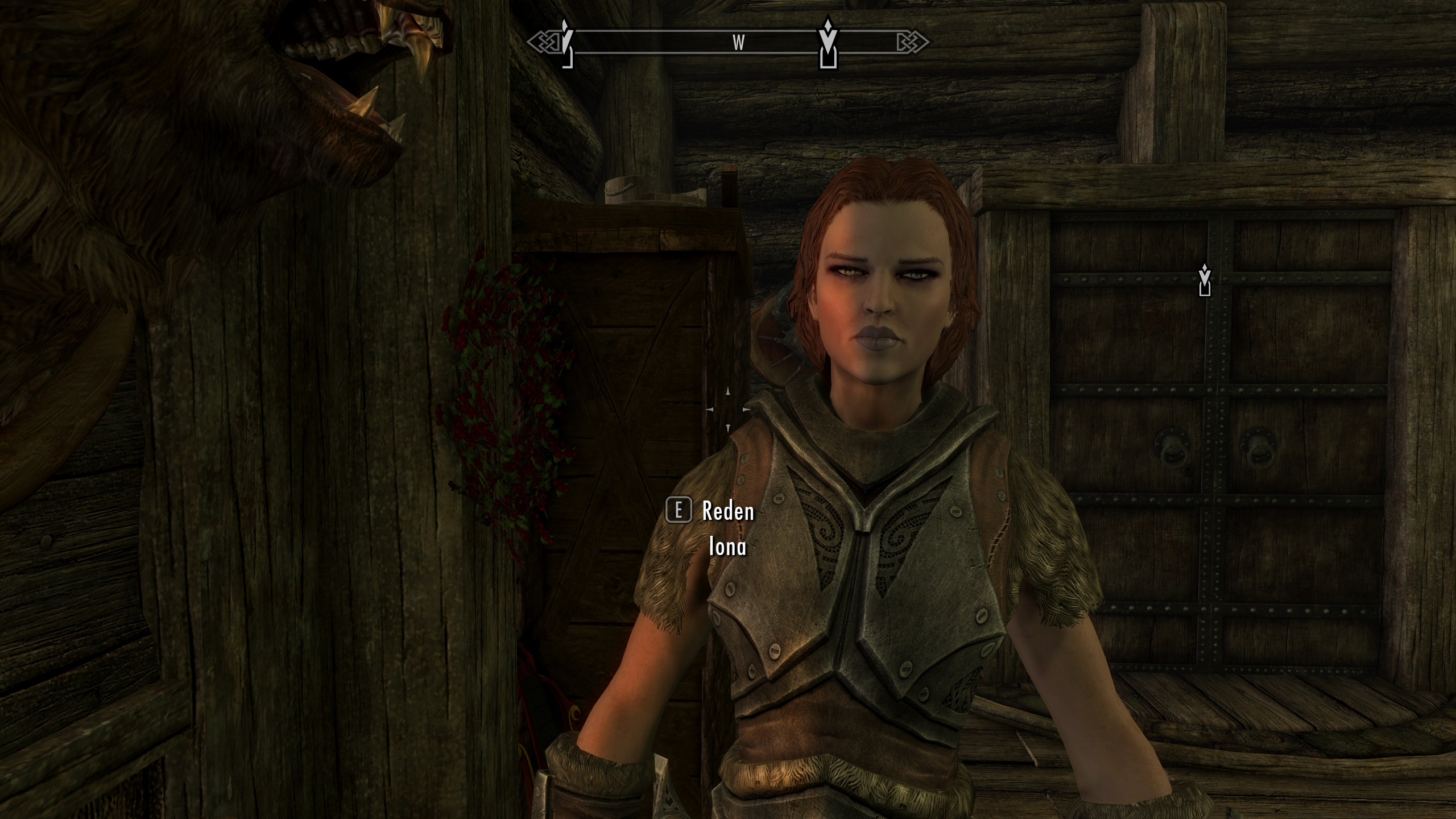Select the central quest objective marker above compass
This screenshot has height=819, width=1456.
828,43
